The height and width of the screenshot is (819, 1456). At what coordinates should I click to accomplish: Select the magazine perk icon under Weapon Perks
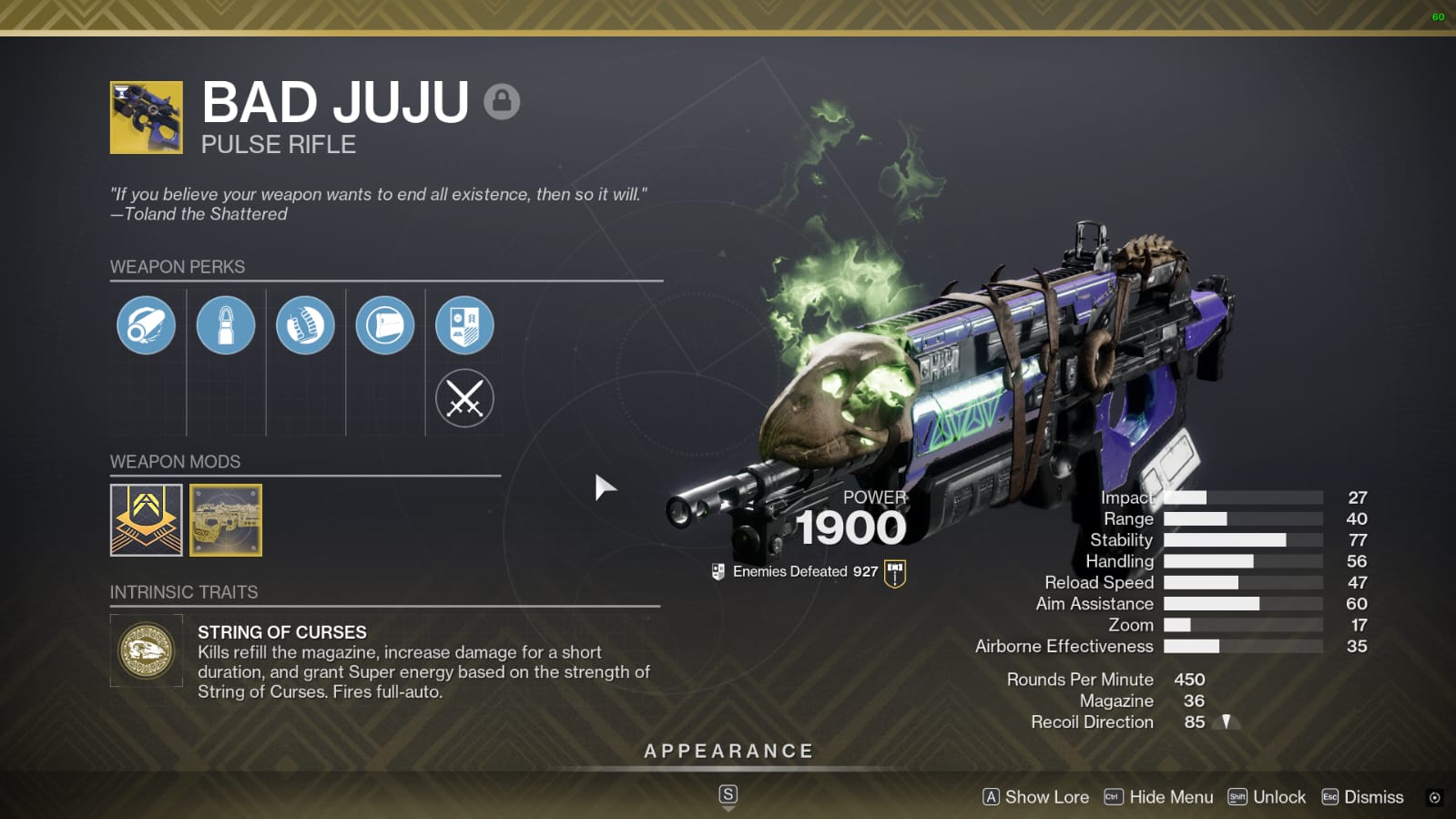(226, 325)
